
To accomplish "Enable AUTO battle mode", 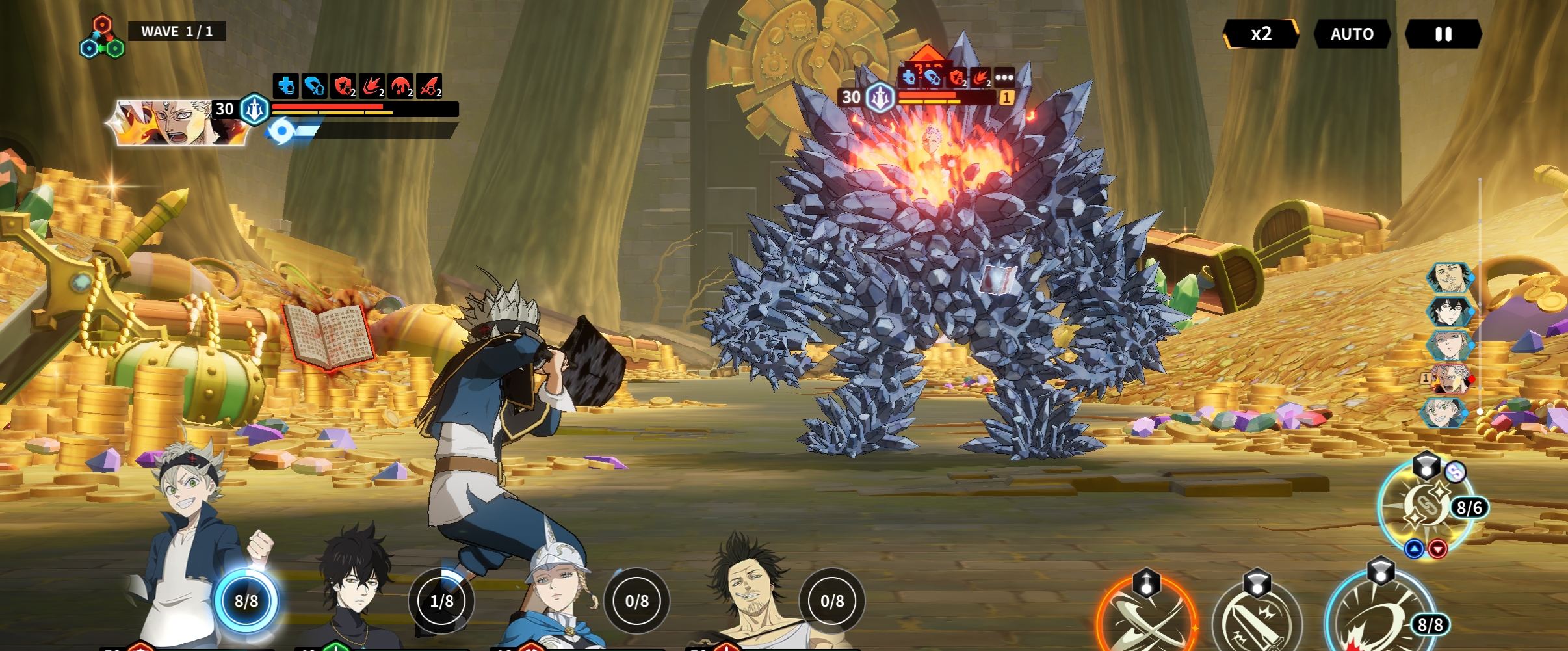I will (x=1352, y=34).
